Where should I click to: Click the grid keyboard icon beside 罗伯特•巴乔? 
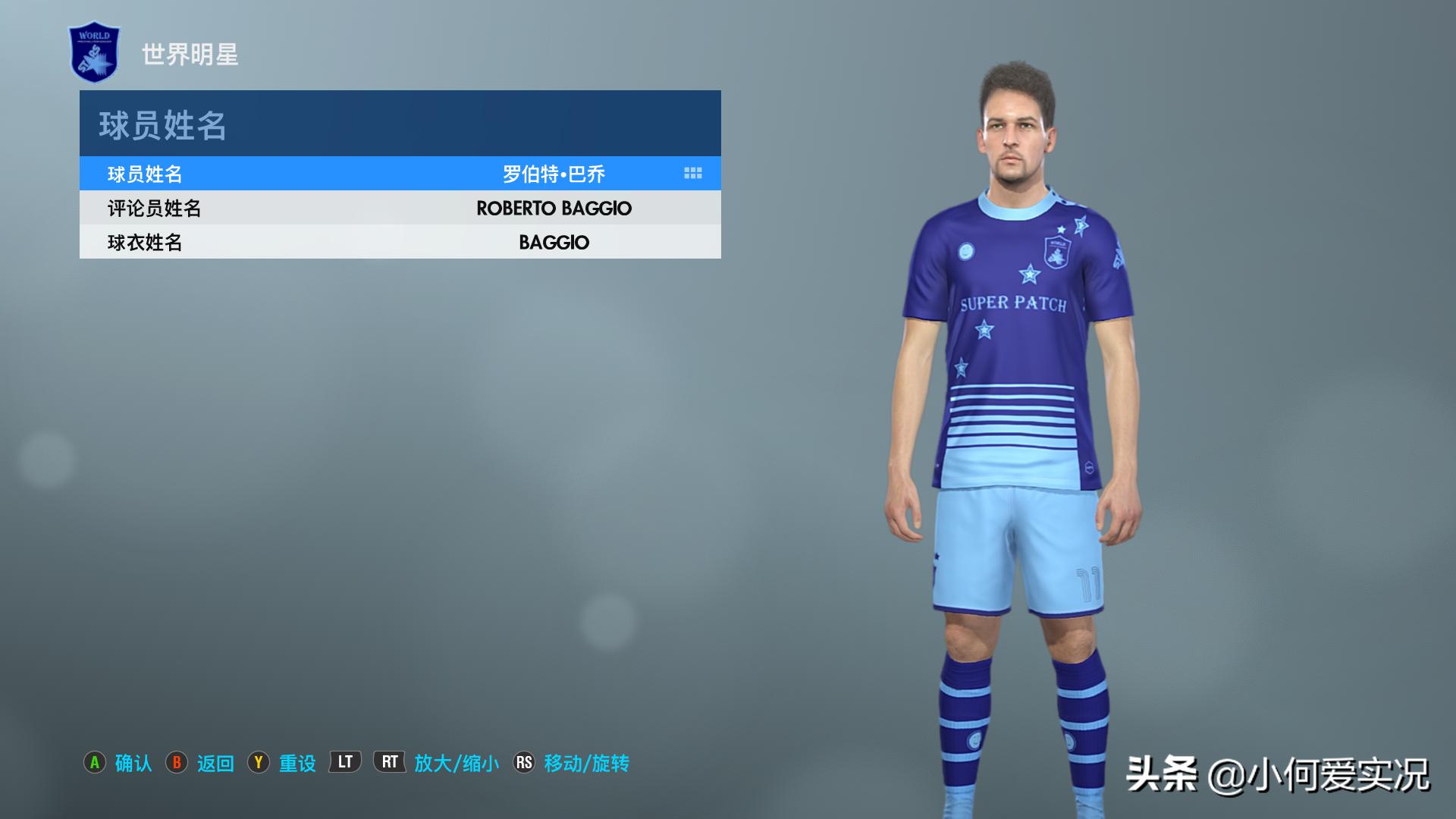coord(692,174)
